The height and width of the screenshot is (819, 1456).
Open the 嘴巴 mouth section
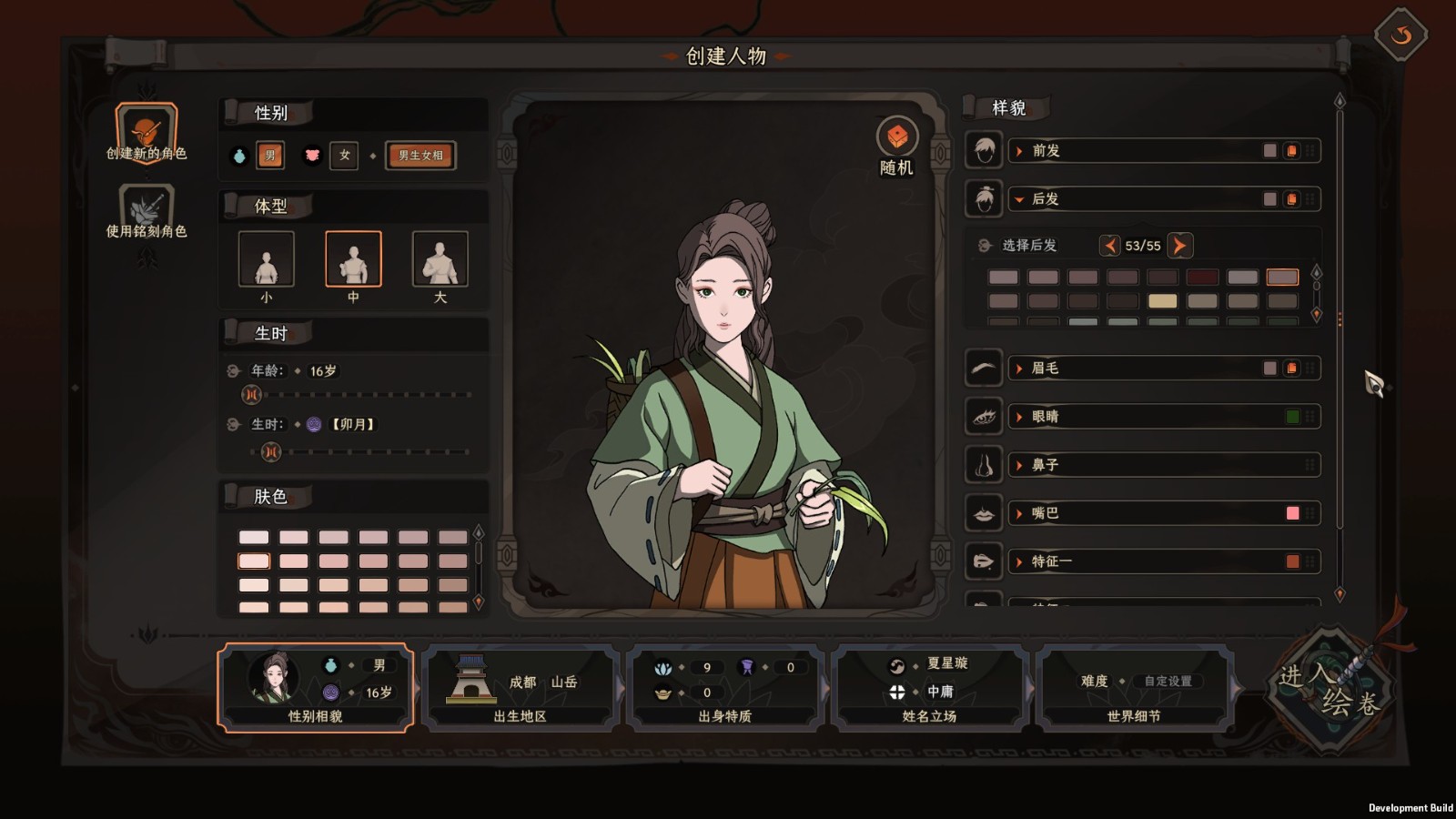click(x=1137, y=513)
